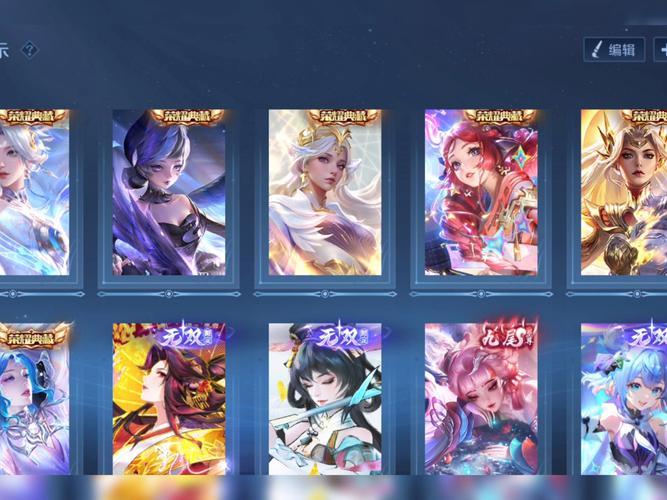Open the blue-haired silver-armor skin card
Screen dimensions: 667x500
click(34, 400)
